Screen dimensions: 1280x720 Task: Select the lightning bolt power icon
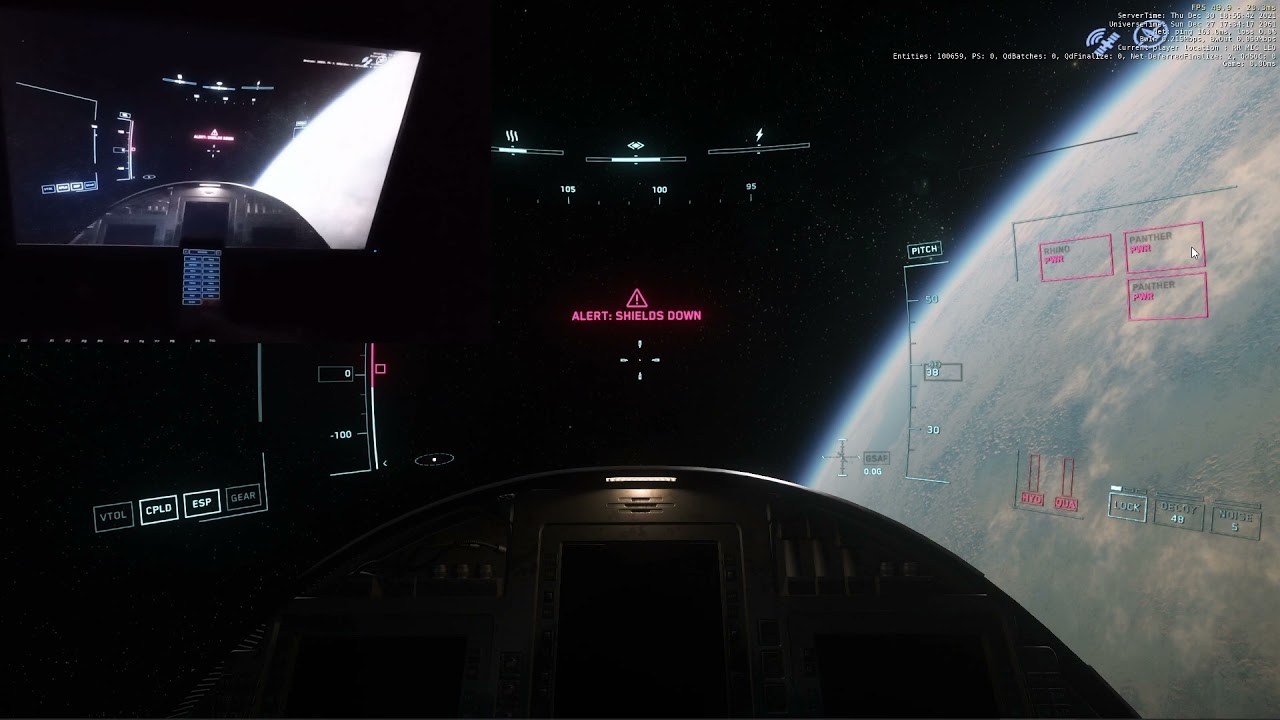coord(759,135)
